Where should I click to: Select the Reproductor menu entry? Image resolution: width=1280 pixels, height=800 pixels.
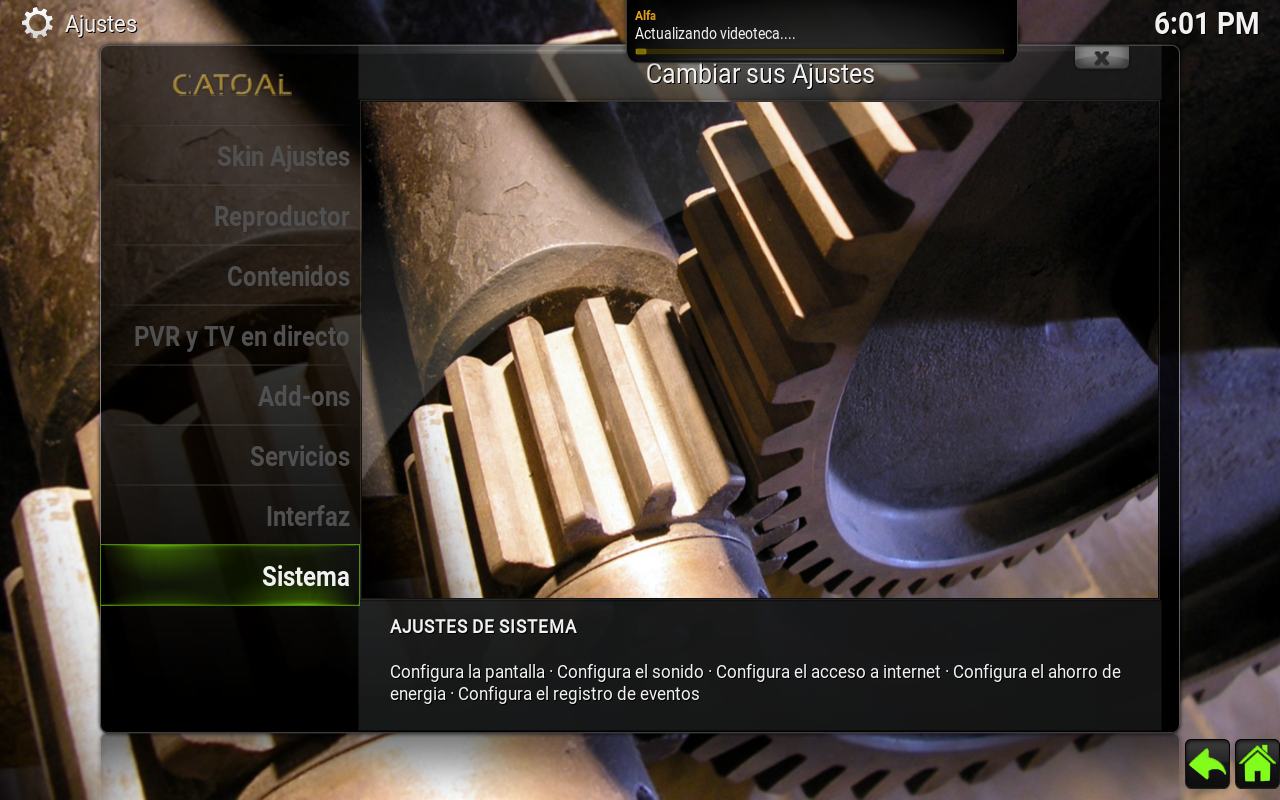coord(281,217)
